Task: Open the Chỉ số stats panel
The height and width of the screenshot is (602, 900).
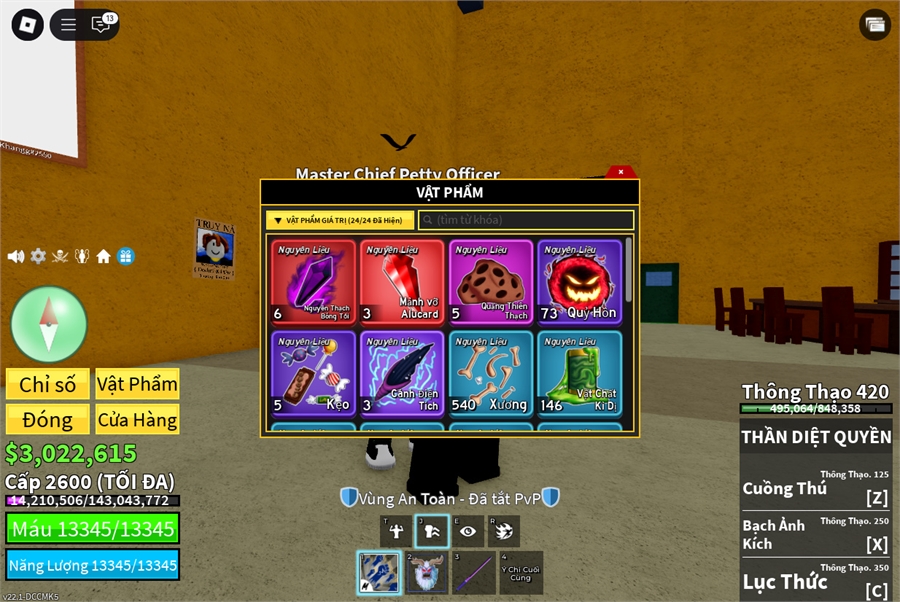Action: point(48,384)
